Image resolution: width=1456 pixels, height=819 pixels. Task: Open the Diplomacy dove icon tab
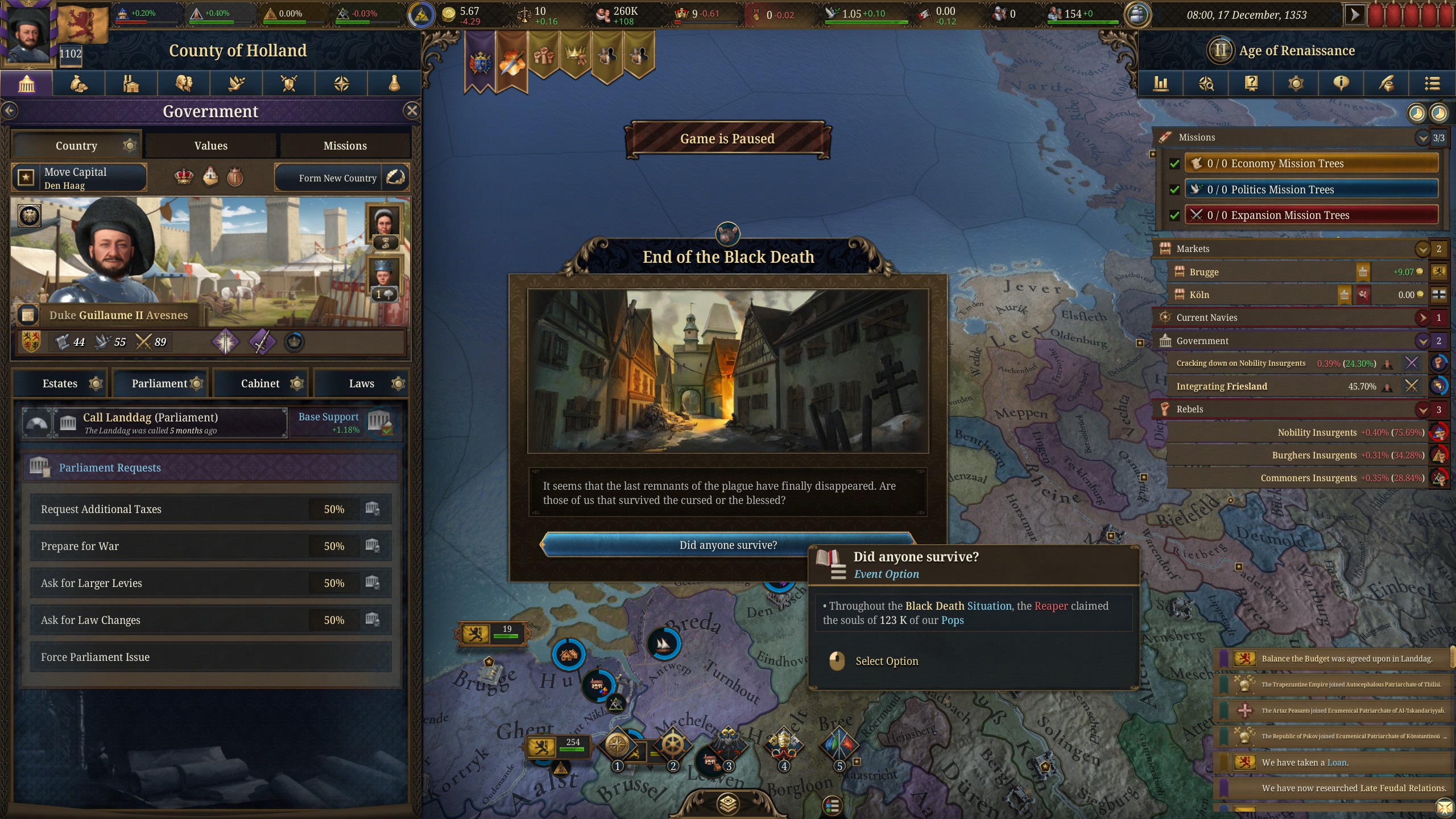point(237,84)
